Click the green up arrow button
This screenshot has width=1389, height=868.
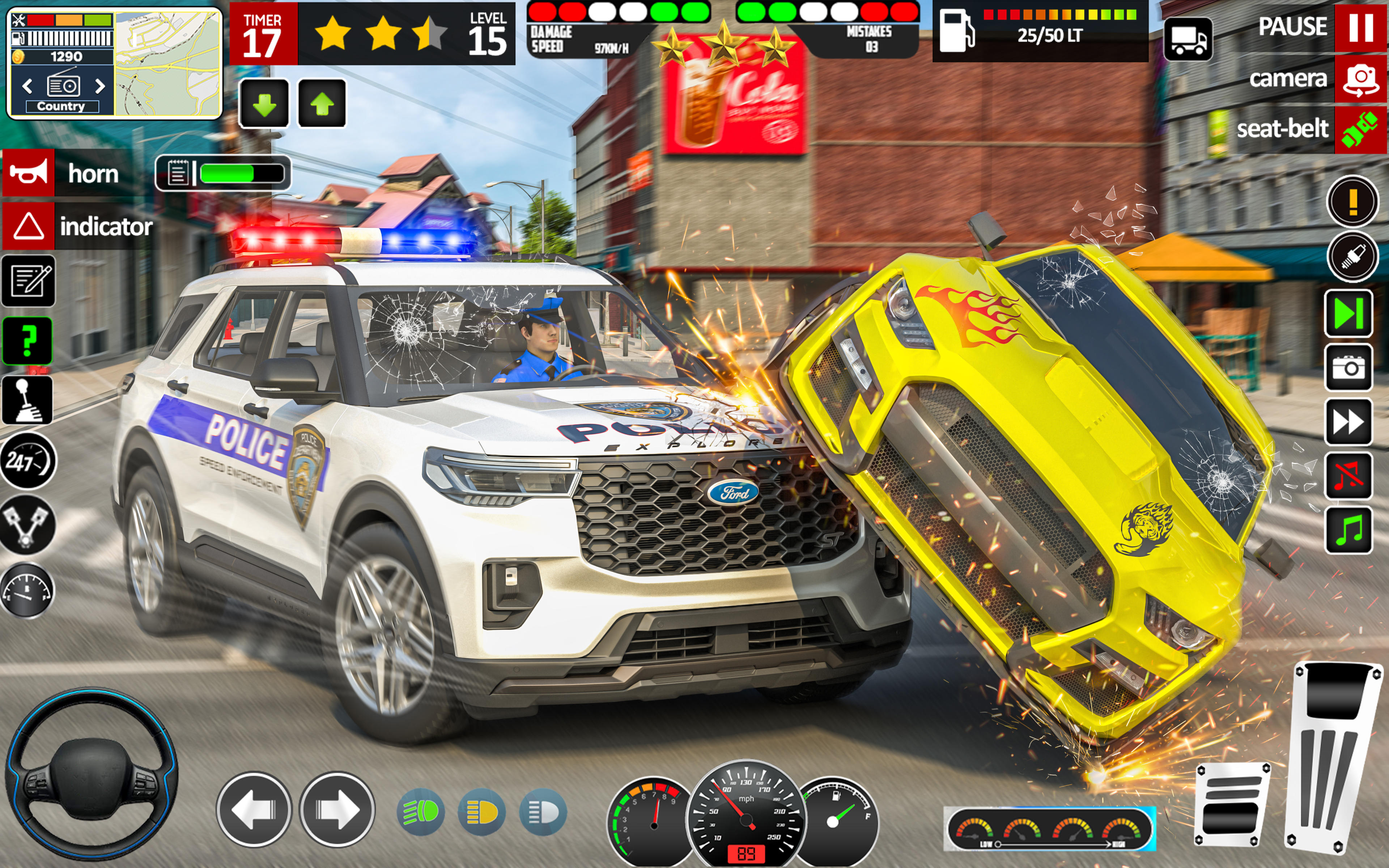tap(322, 104)
